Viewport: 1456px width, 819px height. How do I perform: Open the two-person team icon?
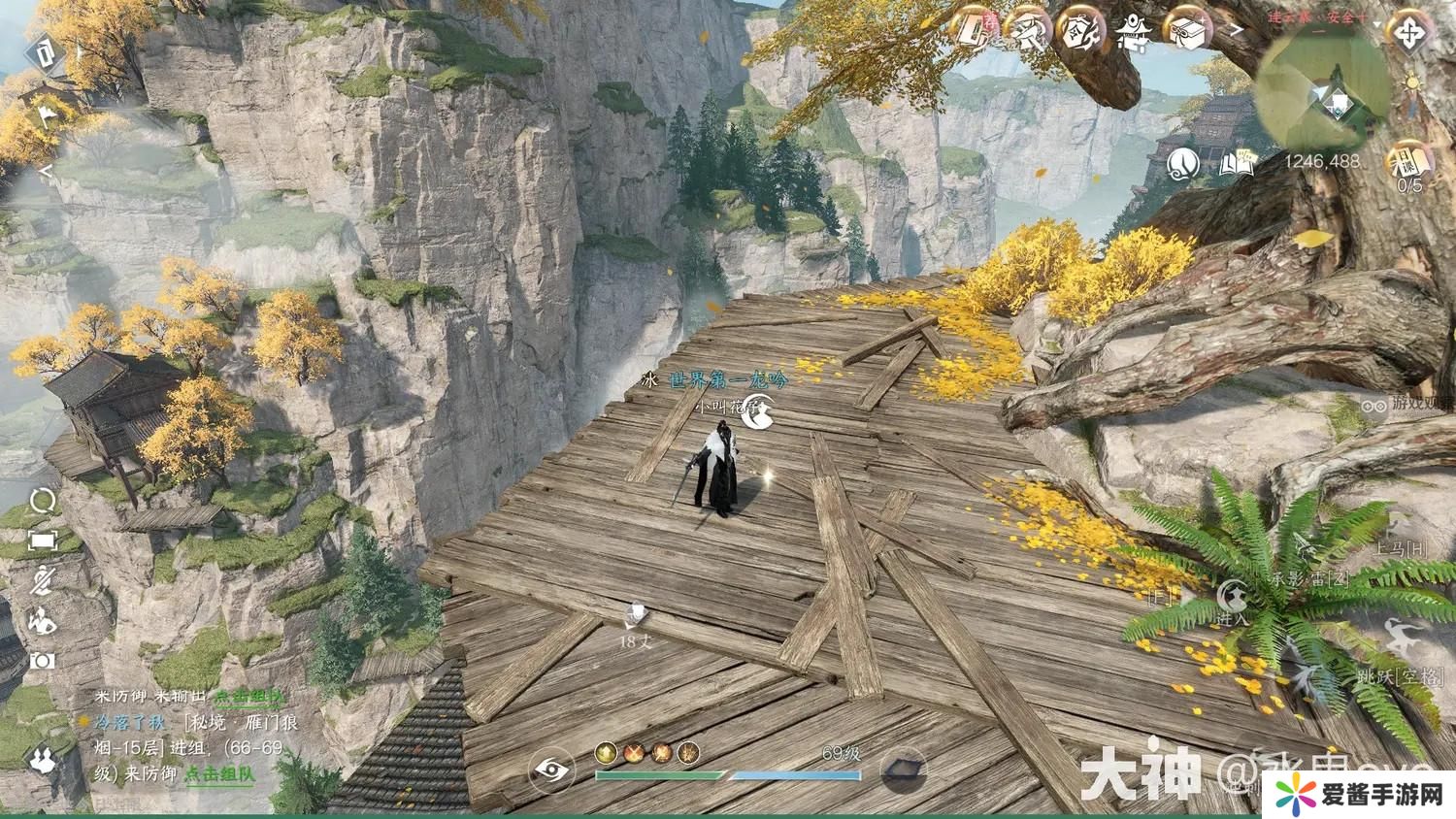coord(42,758)
